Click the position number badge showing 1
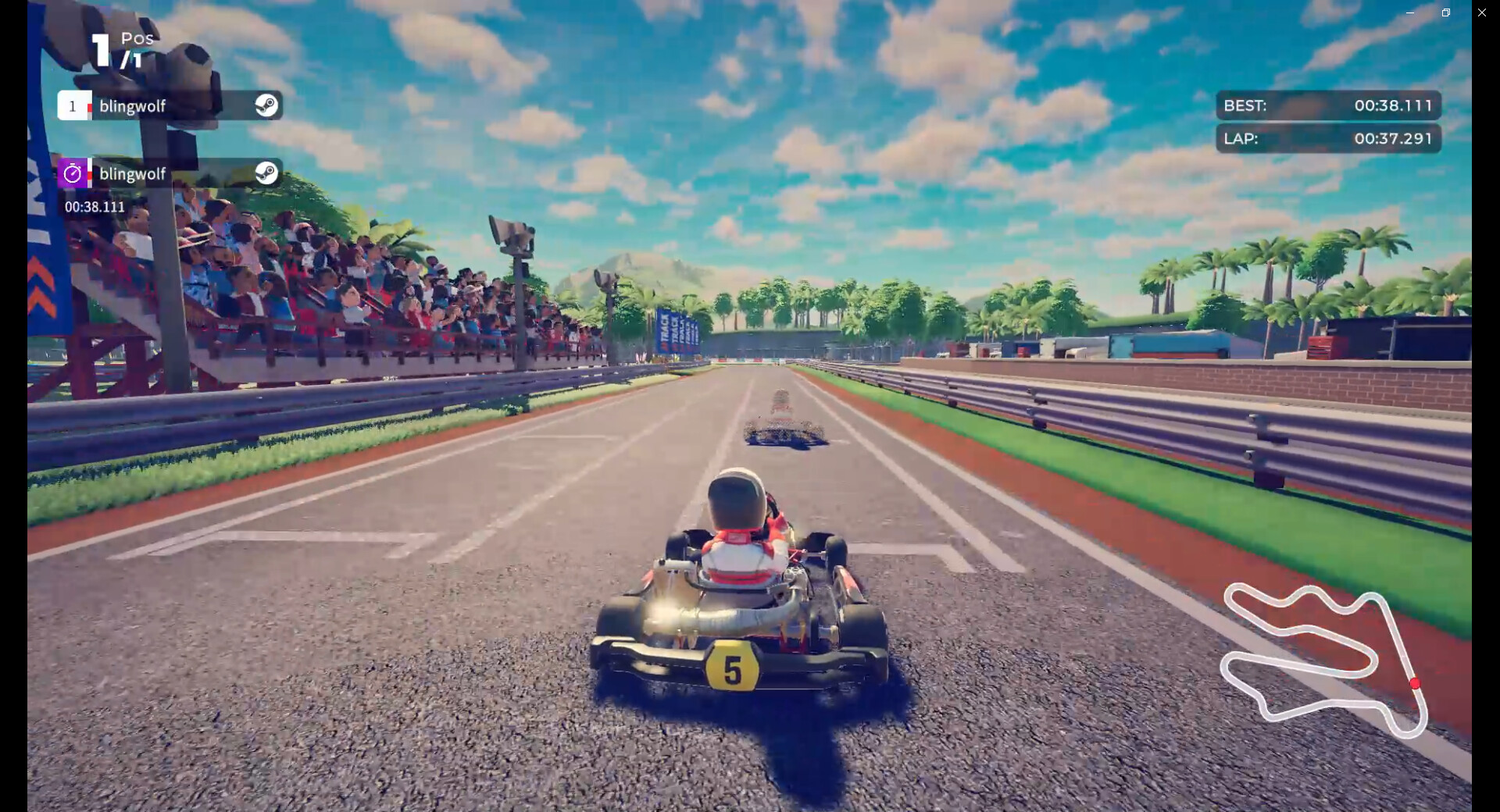This screenshot has height=812, width=1500. click(x=74, y=105)
